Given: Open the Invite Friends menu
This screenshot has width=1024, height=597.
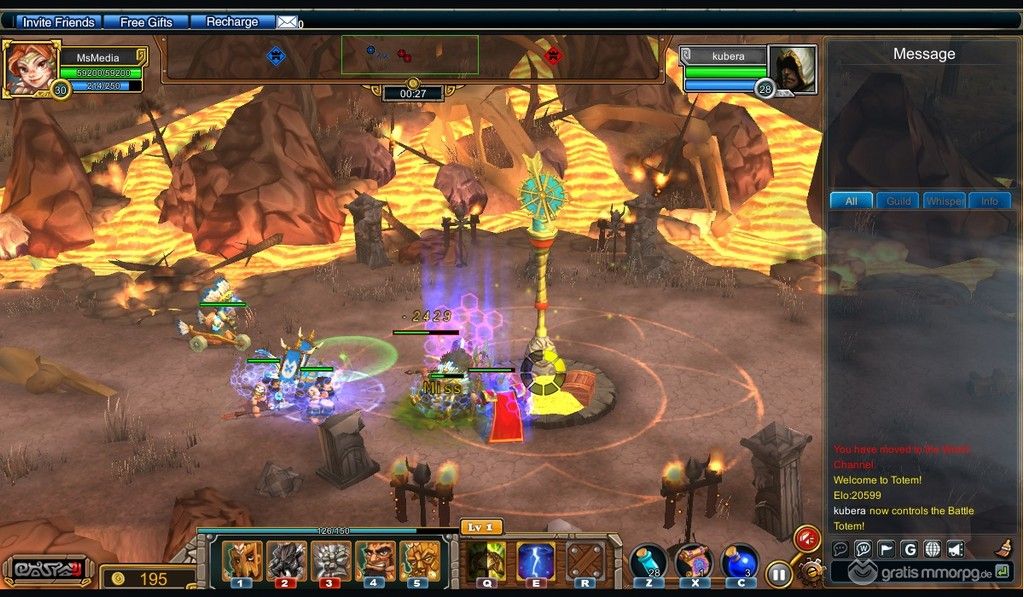Looking at the screenshot, I should tap(58, 22).
